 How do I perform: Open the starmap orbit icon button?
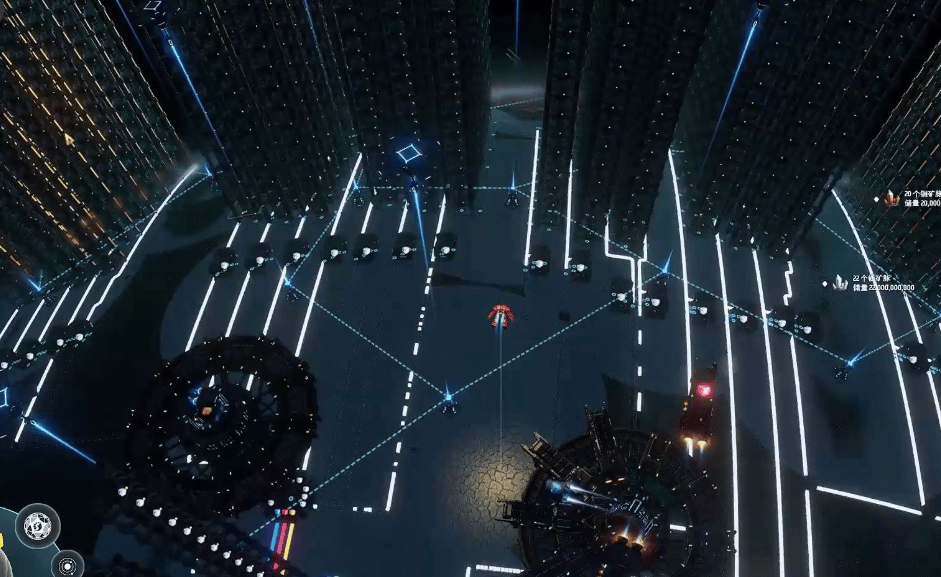[x=67, y=565]
